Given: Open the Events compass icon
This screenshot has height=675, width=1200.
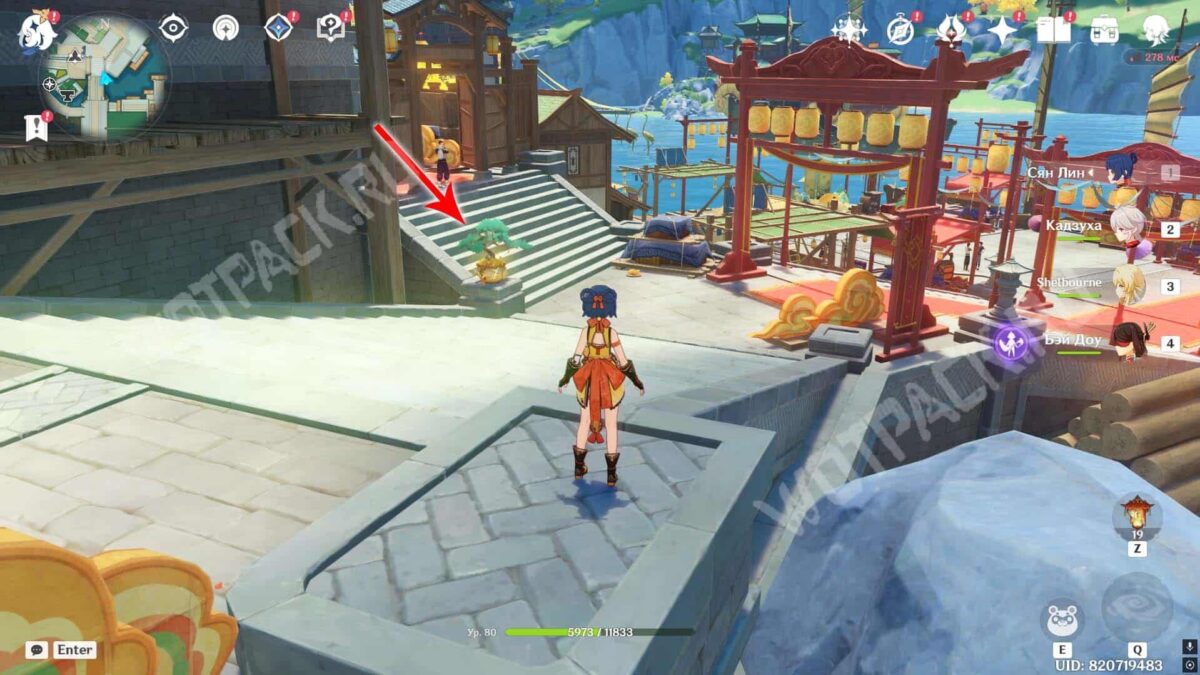Looking at the screenshot, I should tap(900, 30).
